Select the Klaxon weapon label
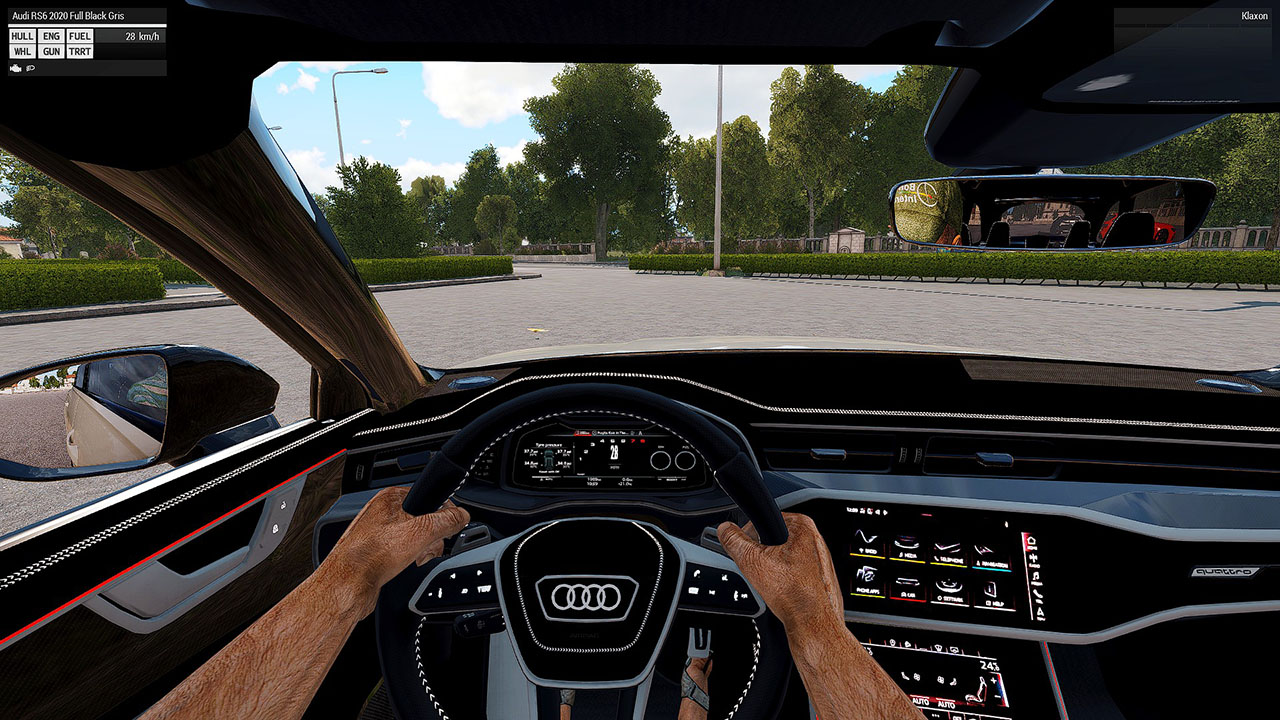1280x720 pixels. tap(1254, 16)
